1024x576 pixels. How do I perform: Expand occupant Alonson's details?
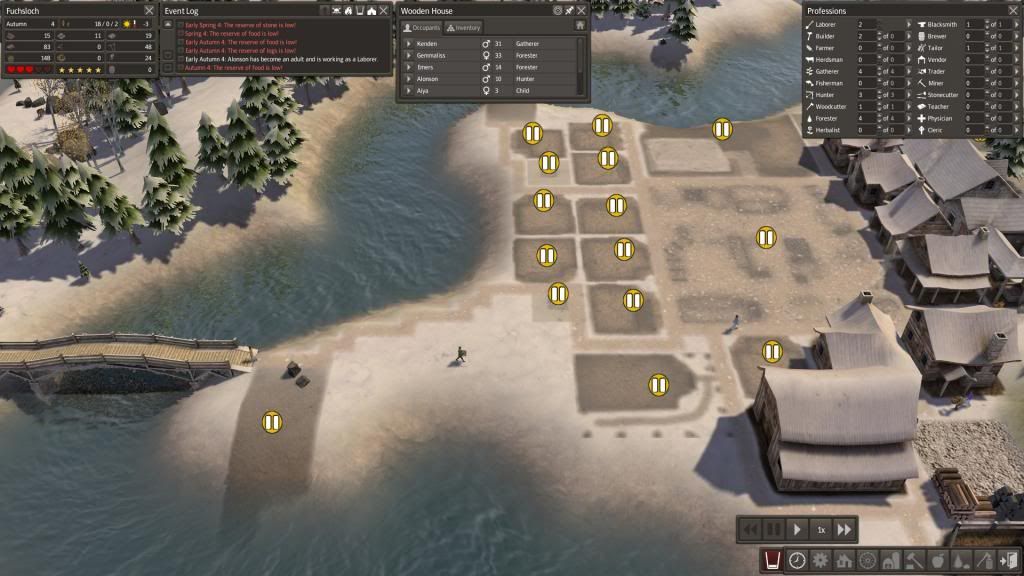pos(408,79)
